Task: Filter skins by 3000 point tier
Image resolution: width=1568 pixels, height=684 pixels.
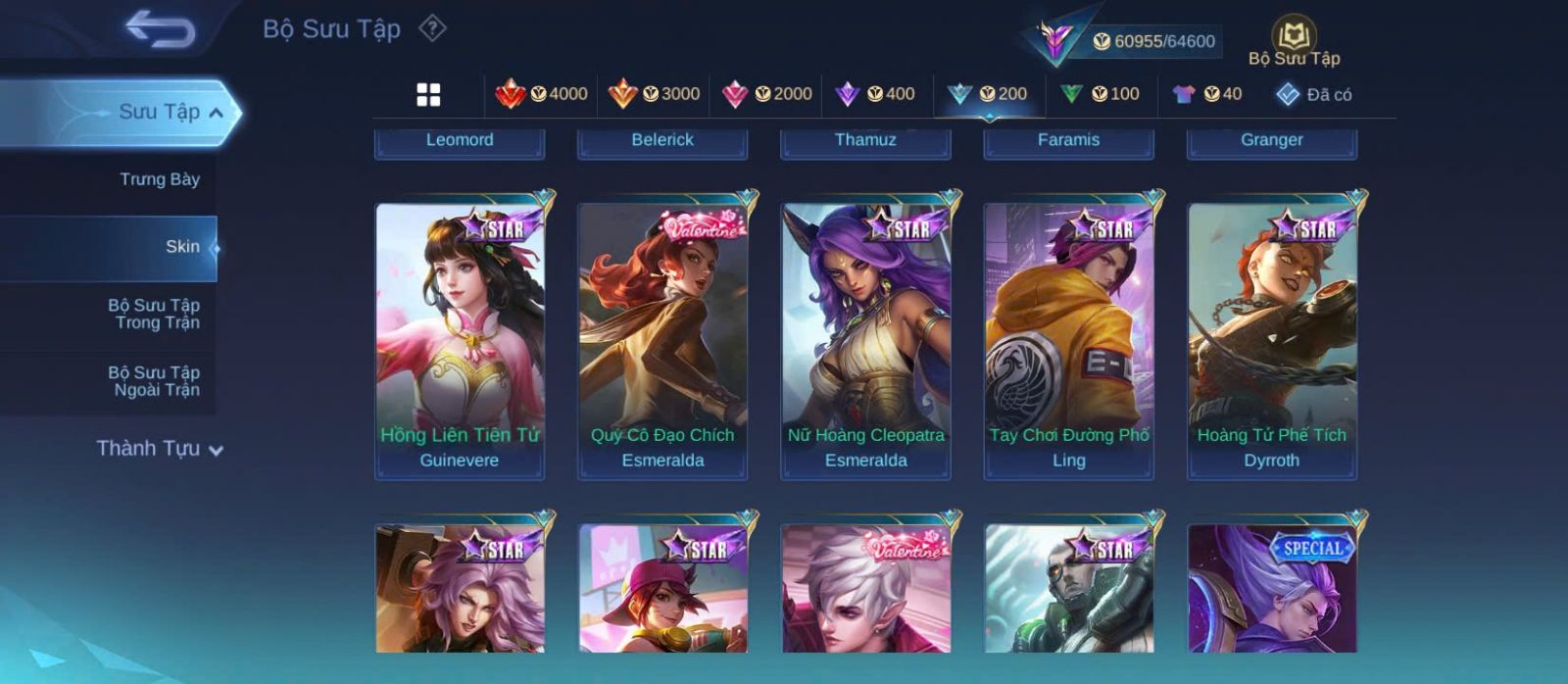Action: coord(654,94)
